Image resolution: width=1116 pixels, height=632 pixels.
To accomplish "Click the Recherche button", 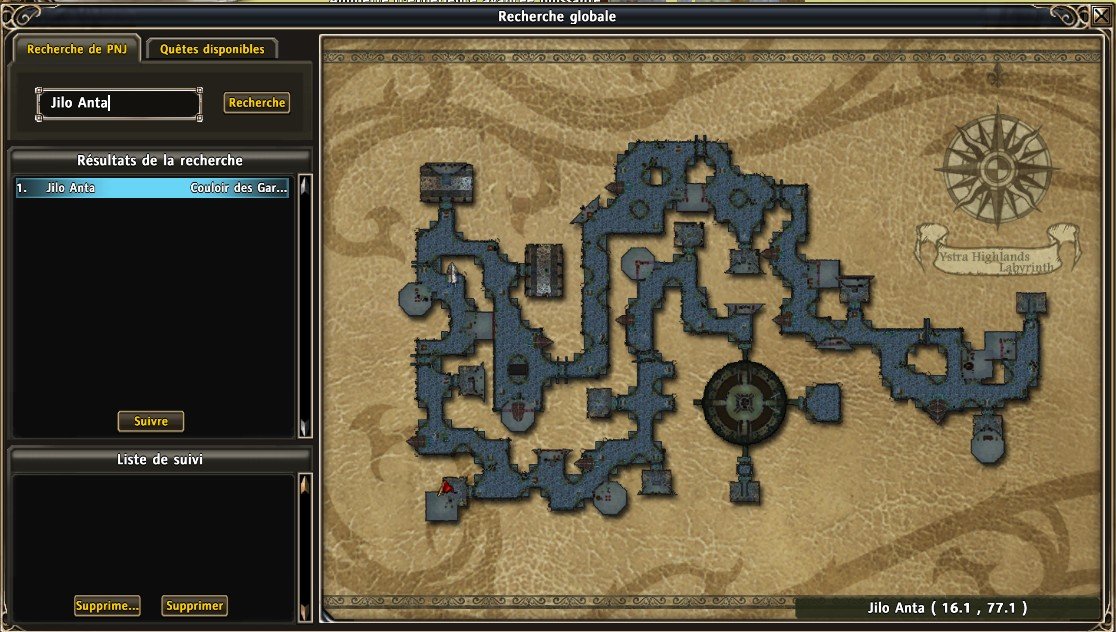I will click(x=257, y=103).
